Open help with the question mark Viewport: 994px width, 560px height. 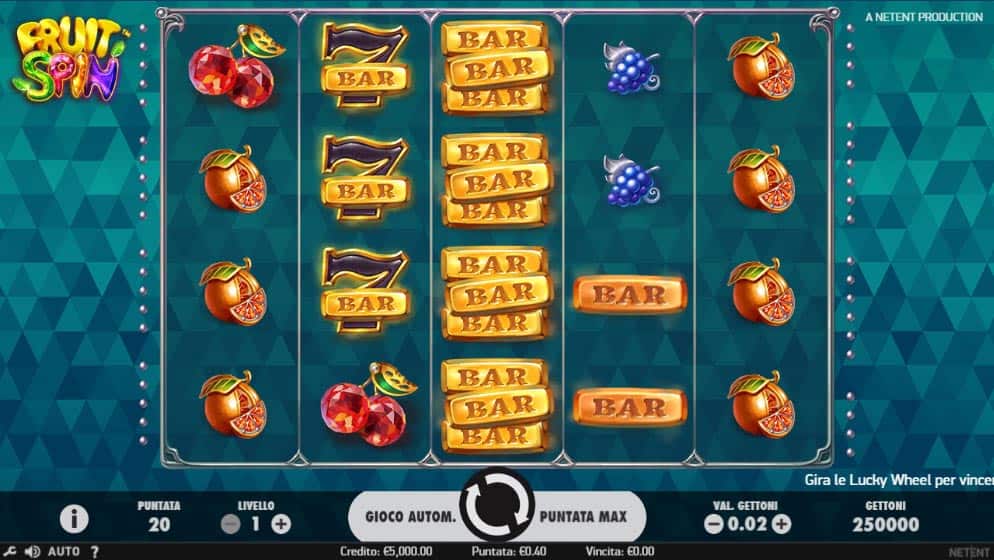tap(95, 551)
